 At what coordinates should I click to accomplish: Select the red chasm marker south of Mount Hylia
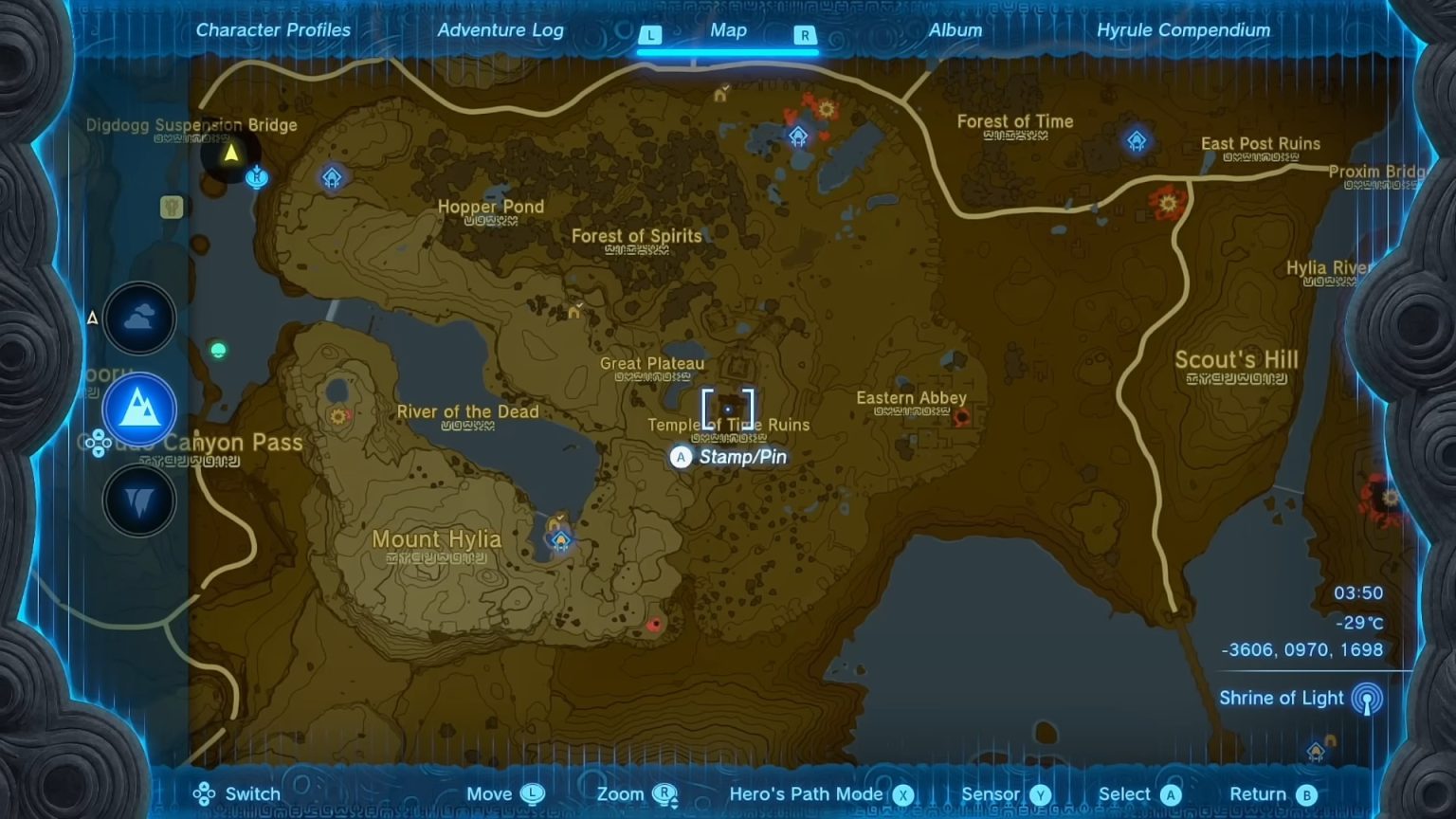[x=654, y=624]
